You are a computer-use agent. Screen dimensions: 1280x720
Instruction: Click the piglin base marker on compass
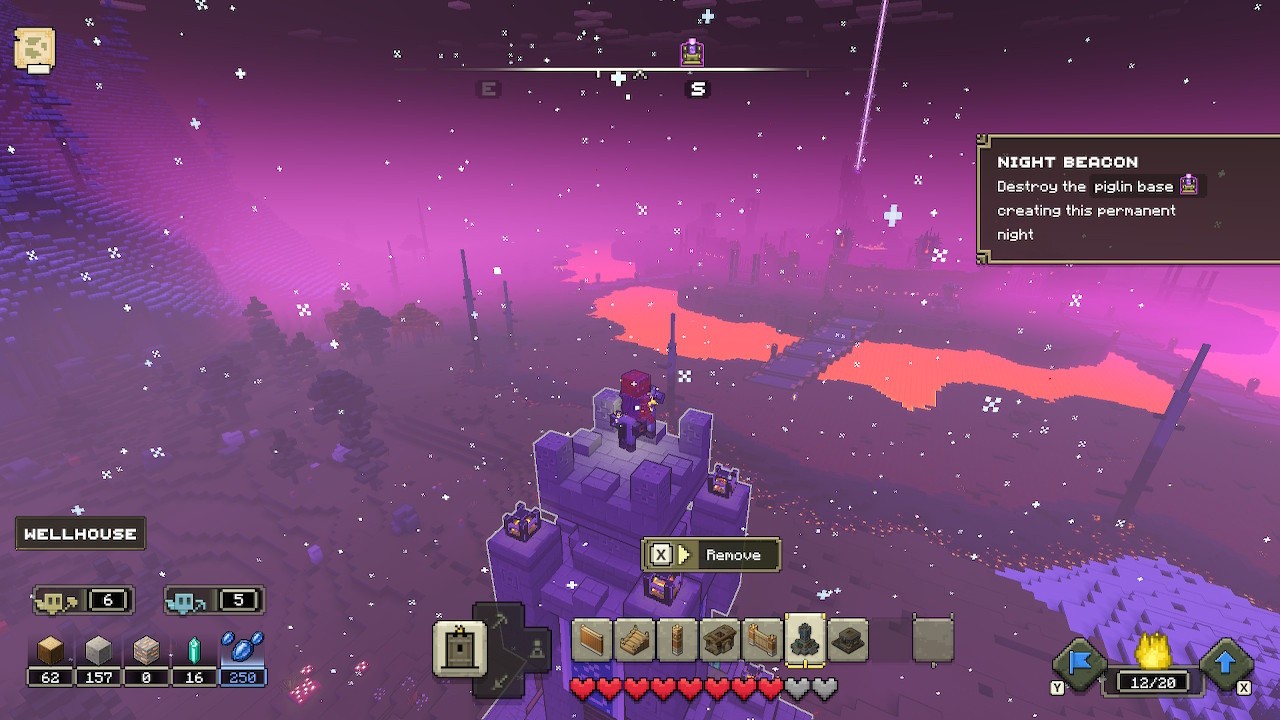coord(692,53)
